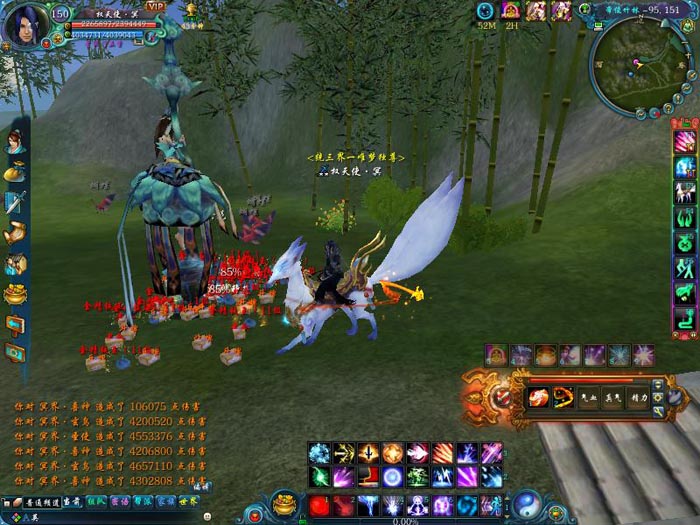Open the bag from the left sidebar
Screen dimensions: 700x525
[15, 172]
